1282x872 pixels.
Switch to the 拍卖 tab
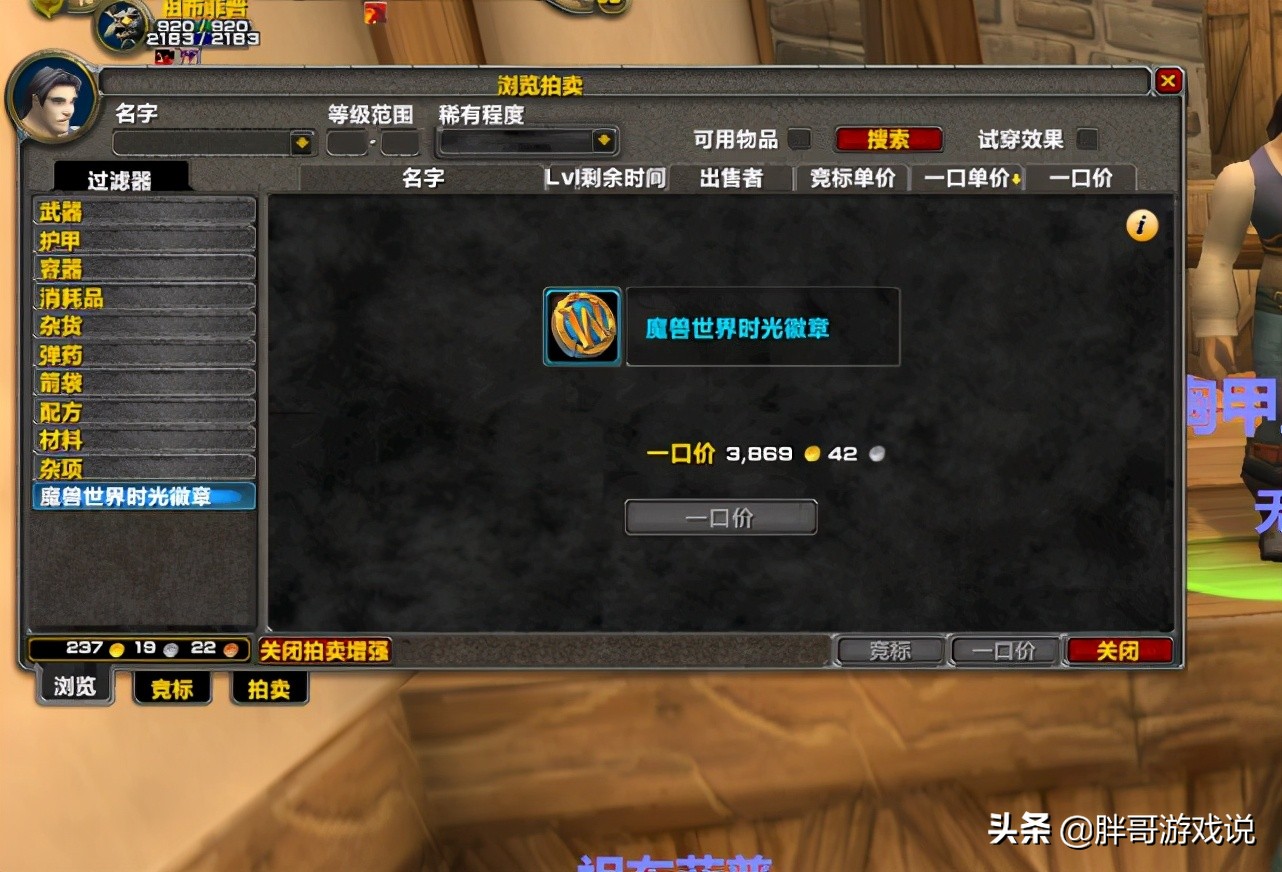click(x=268, y=687)
